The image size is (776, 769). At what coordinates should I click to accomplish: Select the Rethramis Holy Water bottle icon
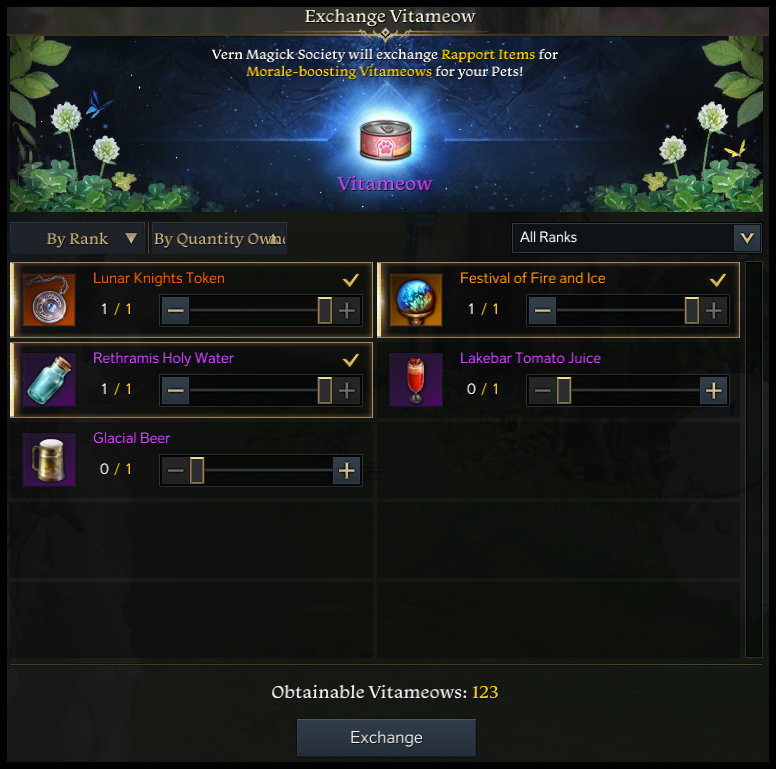[x=49, y=380]
